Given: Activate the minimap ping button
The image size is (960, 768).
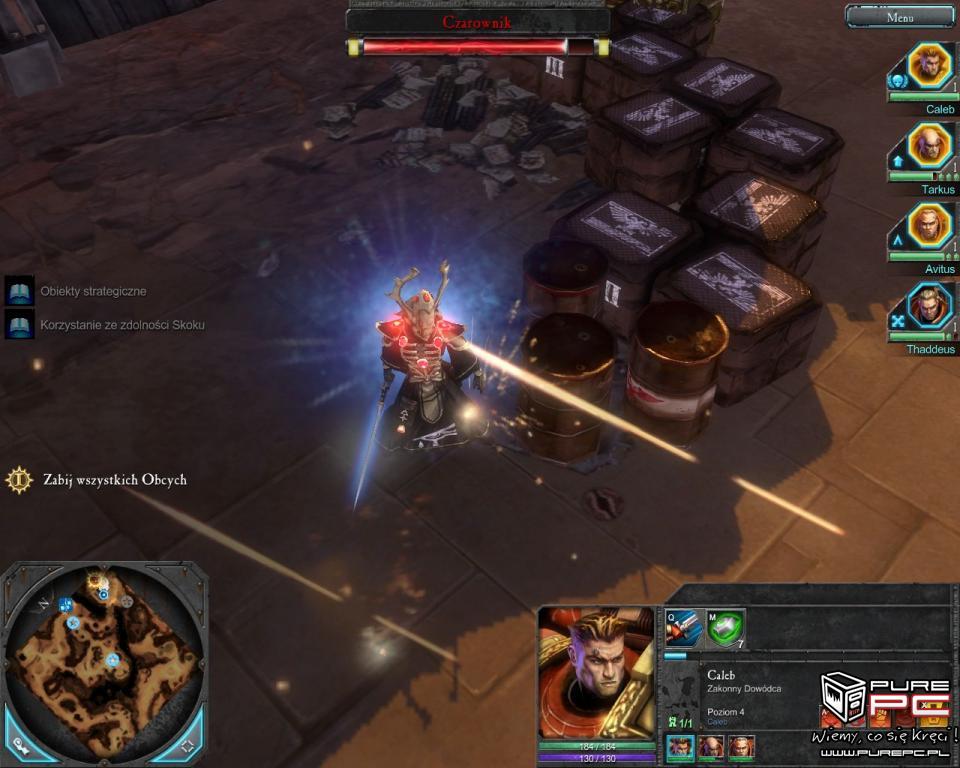Looking at the screenshot, I should (x=21, y=746).
